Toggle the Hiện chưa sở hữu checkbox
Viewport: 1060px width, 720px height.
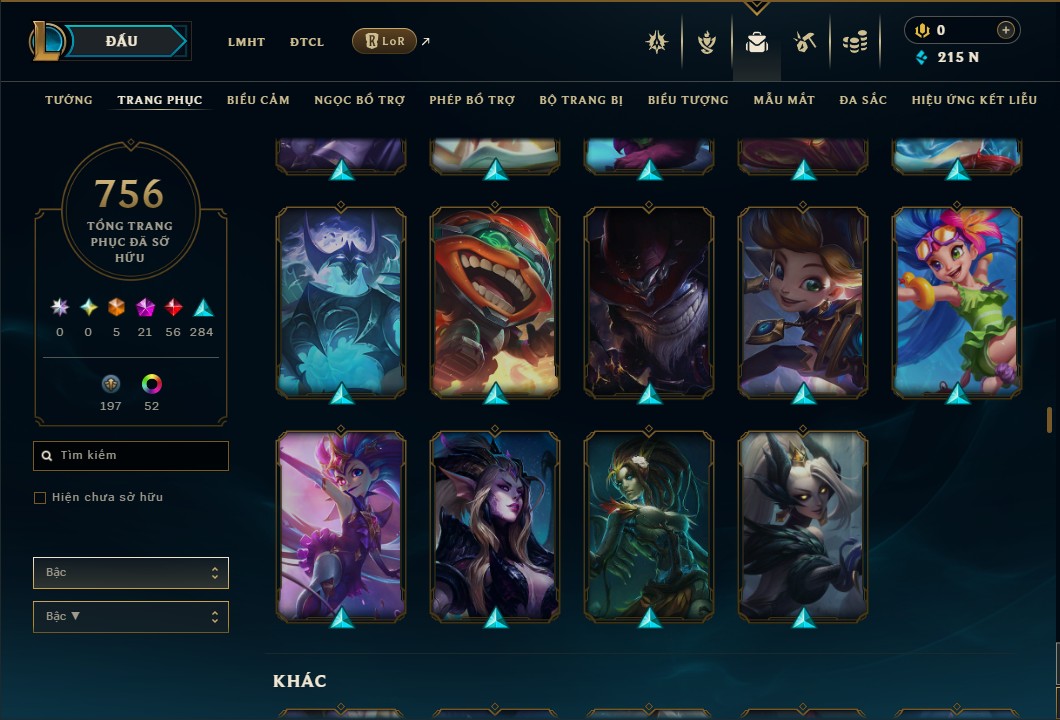[x=40, y=498]
